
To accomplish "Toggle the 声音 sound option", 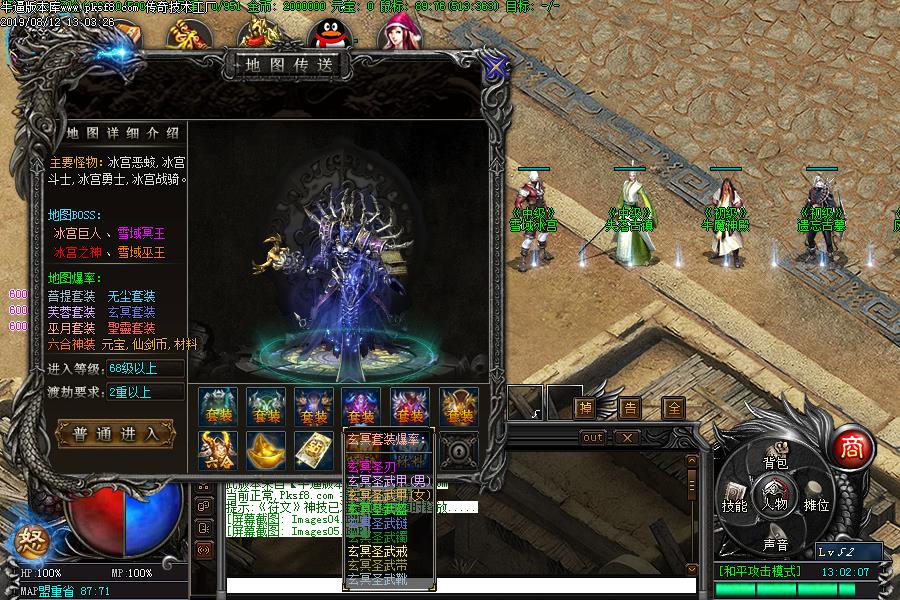I will click(776, 544).
